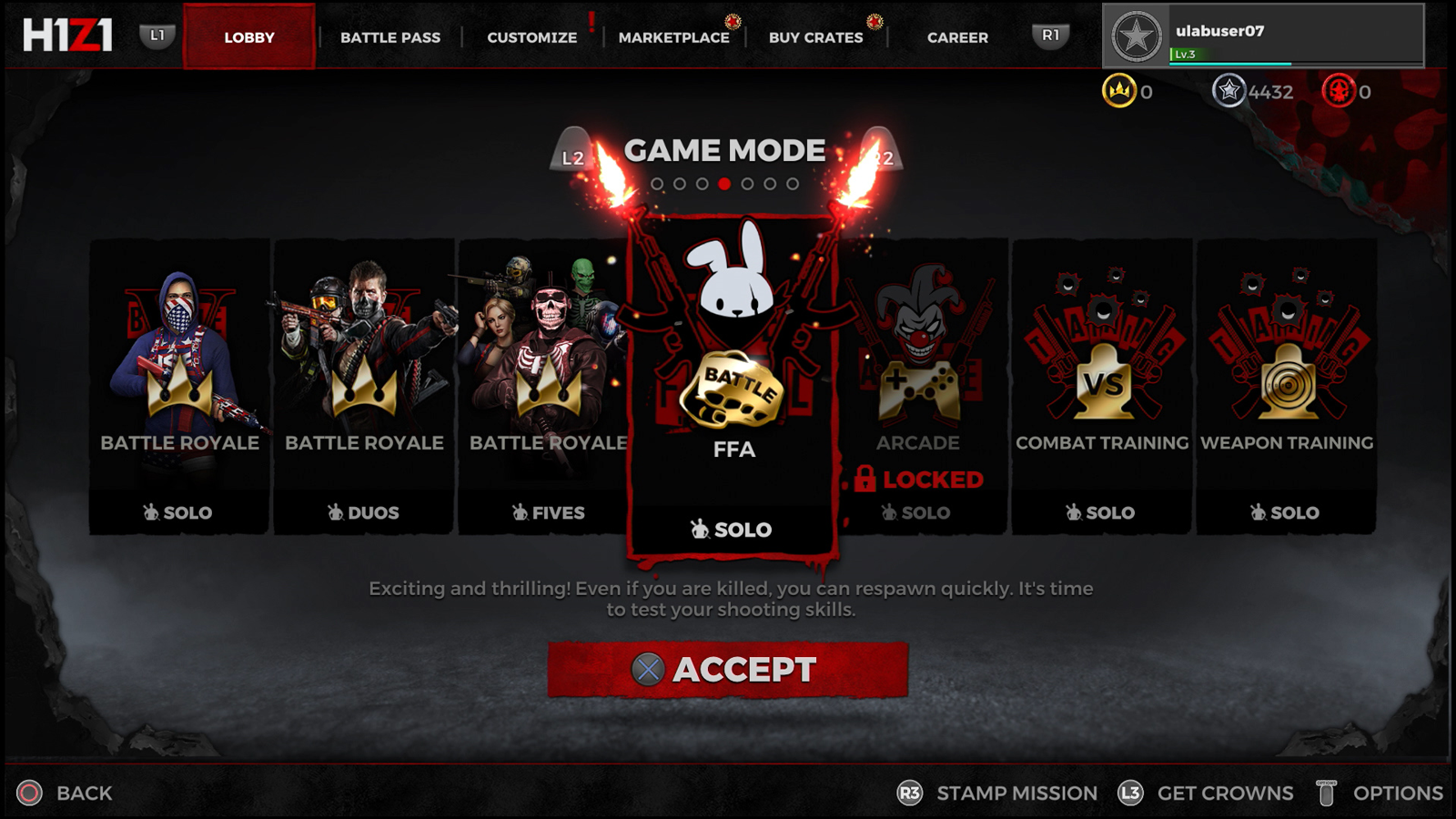The height and width of the screenshot is (819, 1456).
Task: Open the Battle Pass tab
Action: pos(389,37)
